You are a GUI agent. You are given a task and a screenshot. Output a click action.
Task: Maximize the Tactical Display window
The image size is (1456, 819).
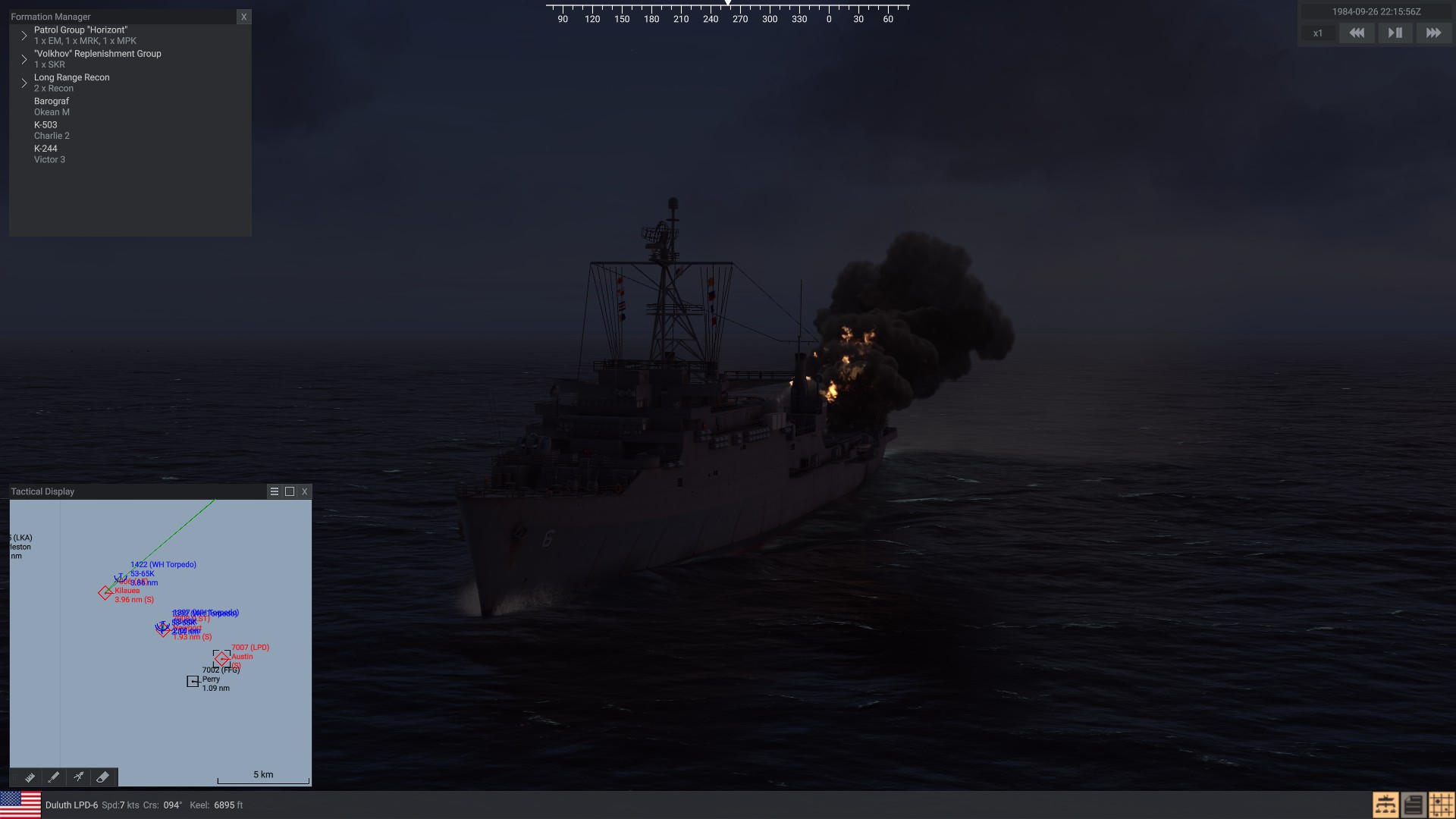[290, 491]
